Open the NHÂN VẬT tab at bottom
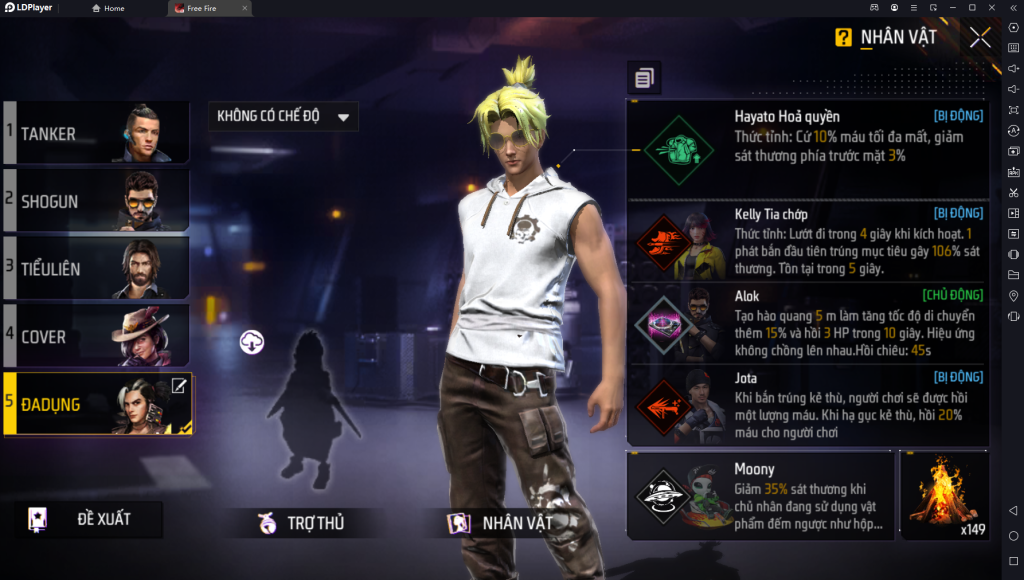Image resolution: width=1024 pixels, height=580 pixels. [505, 522]
